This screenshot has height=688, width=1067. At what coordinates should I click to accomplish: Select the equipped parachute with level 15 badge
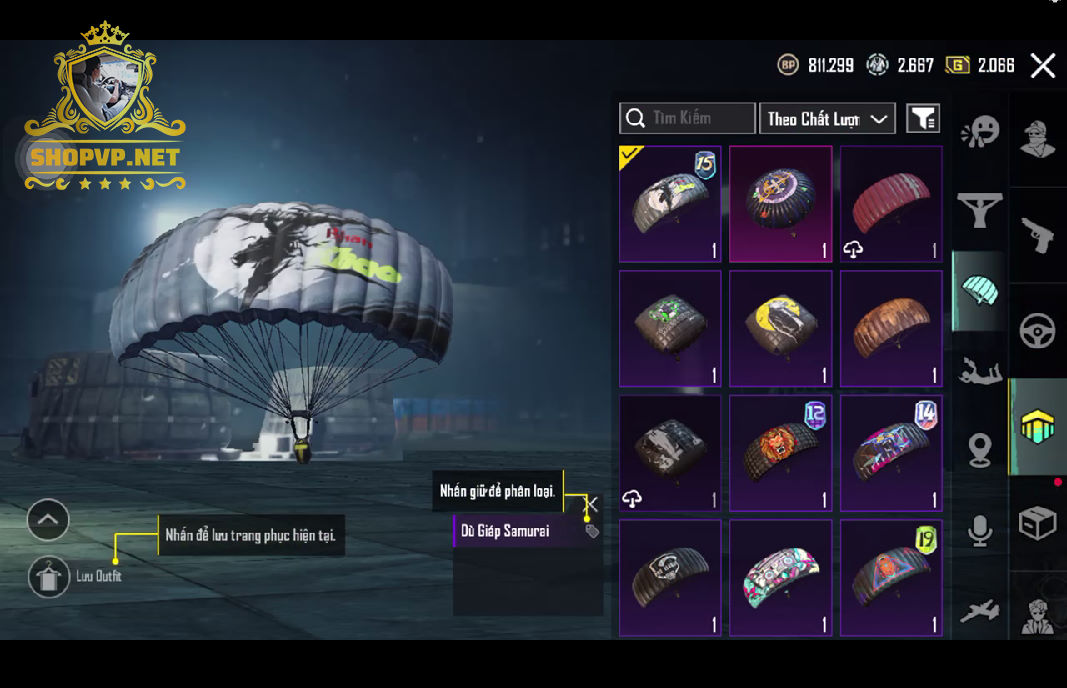tap(670, 204)
